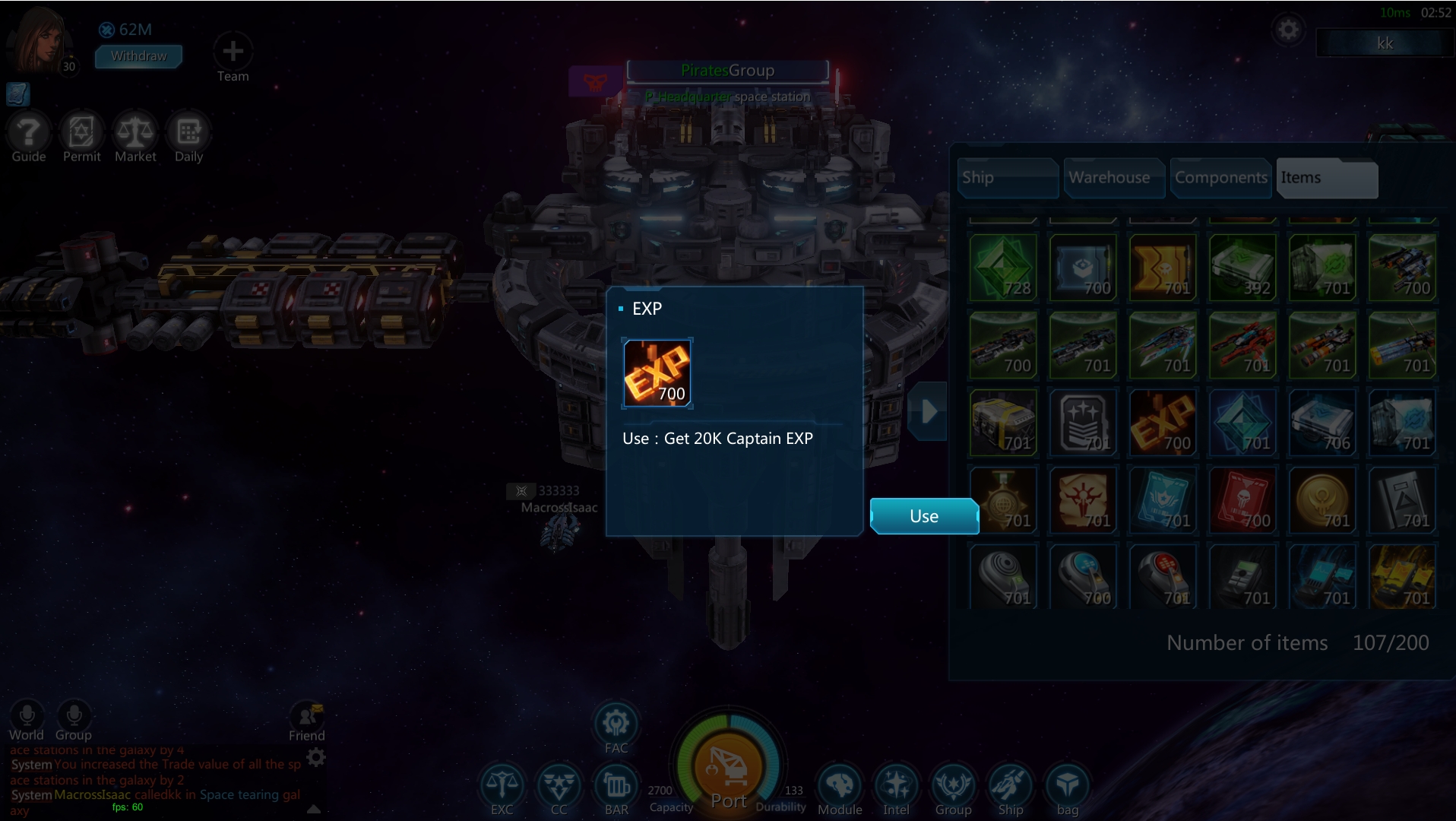Open the Guide help icon

(x=29, y=133)
